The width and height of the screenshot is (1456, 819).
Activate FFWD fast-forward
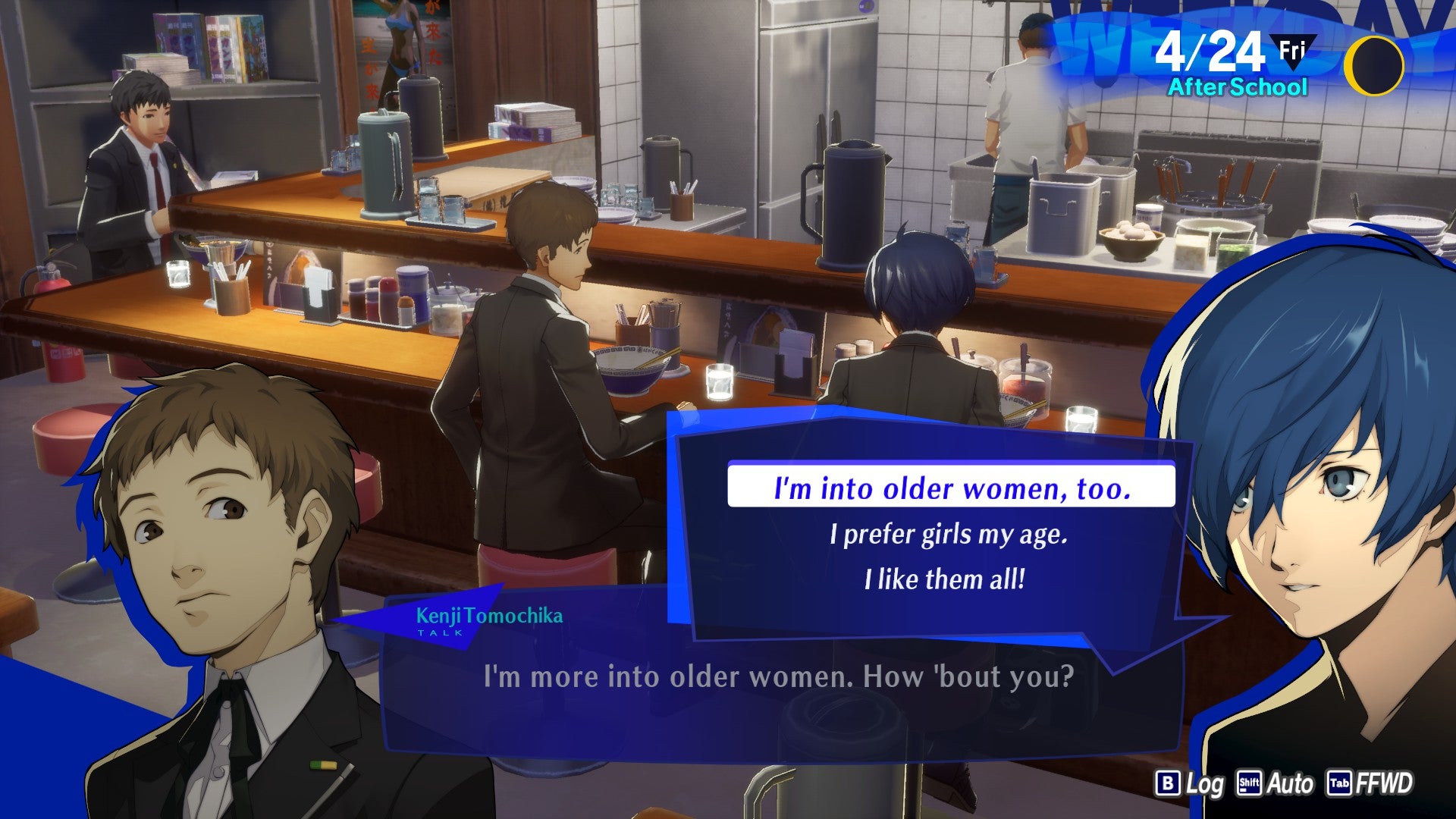[1370, 783]
